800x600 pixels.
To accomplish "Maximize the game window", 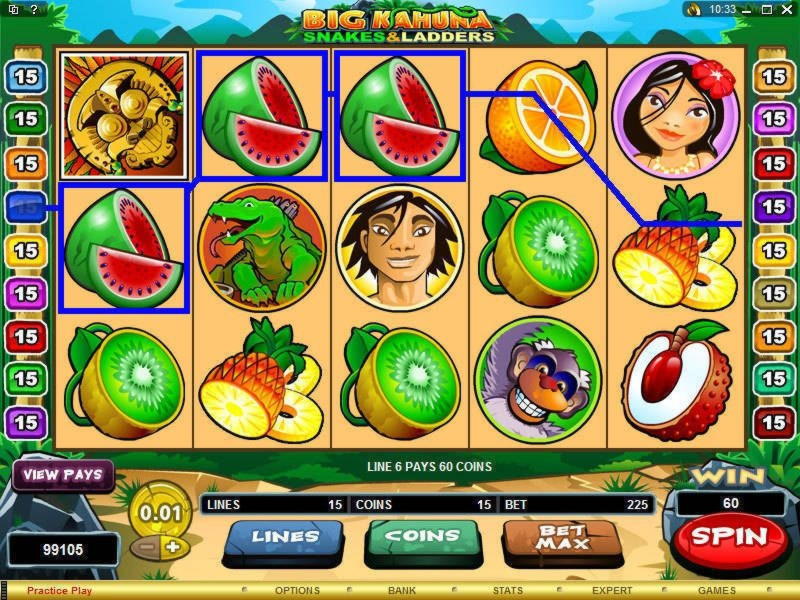I will pyautogui.click(x=768, y=9).
